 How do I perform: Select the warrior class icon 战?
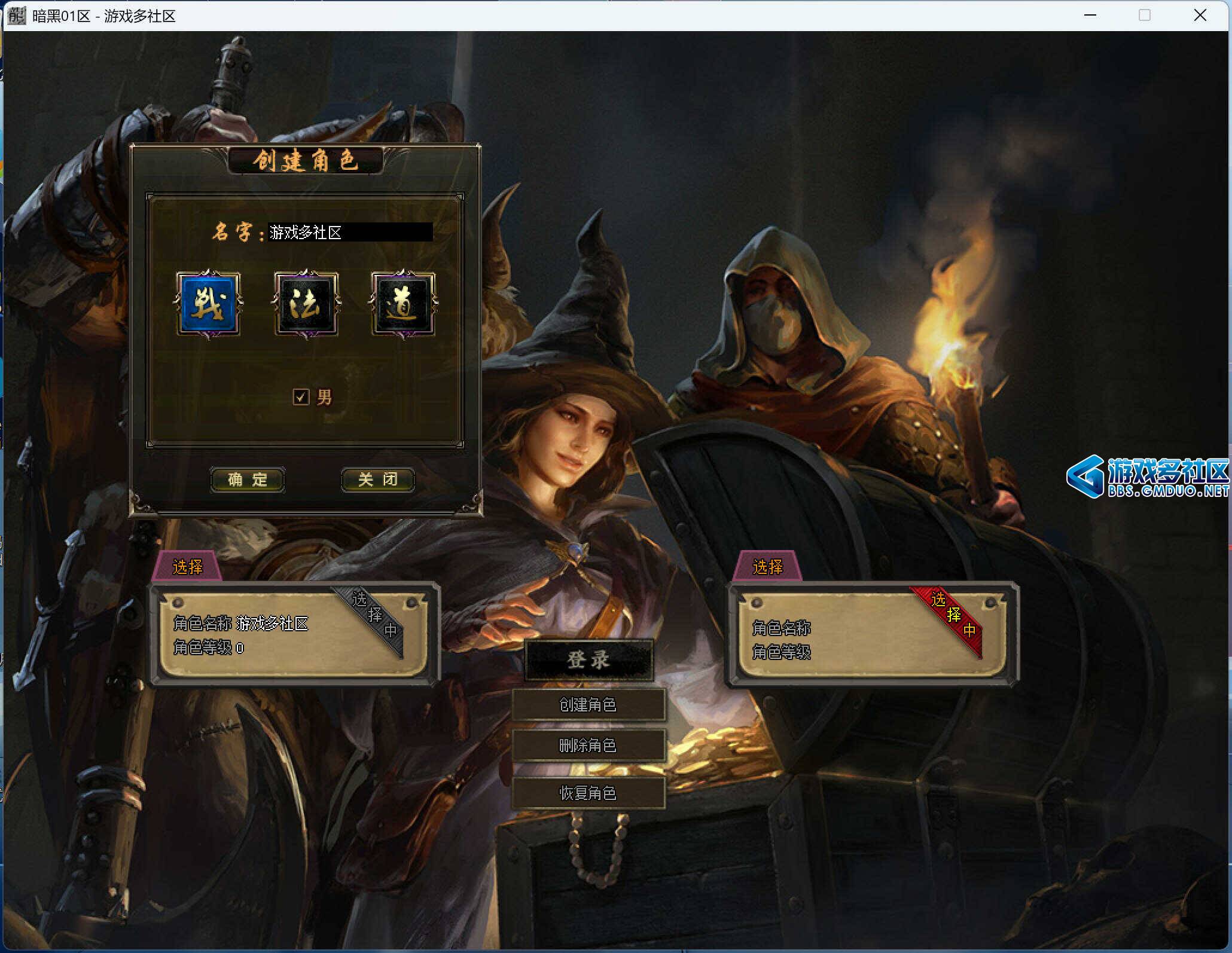pos(208,304)
